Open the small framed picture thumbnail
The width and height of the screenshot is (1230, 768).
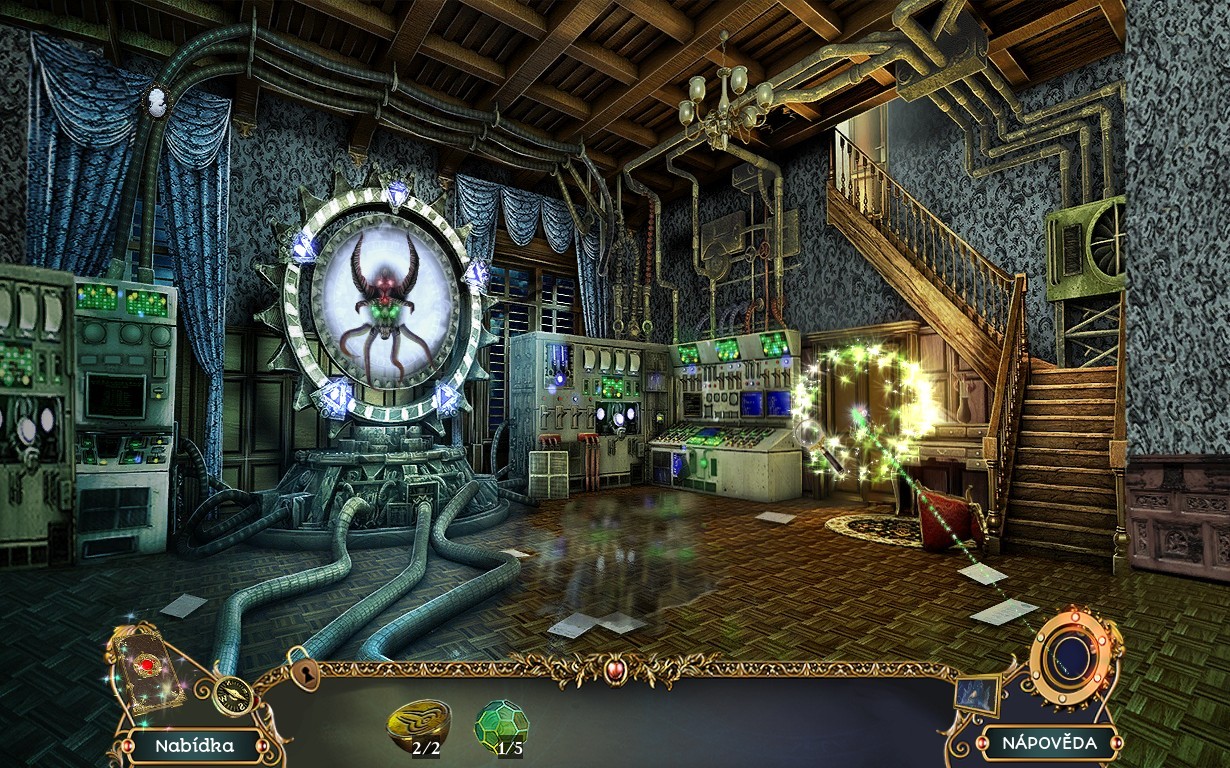977,693
